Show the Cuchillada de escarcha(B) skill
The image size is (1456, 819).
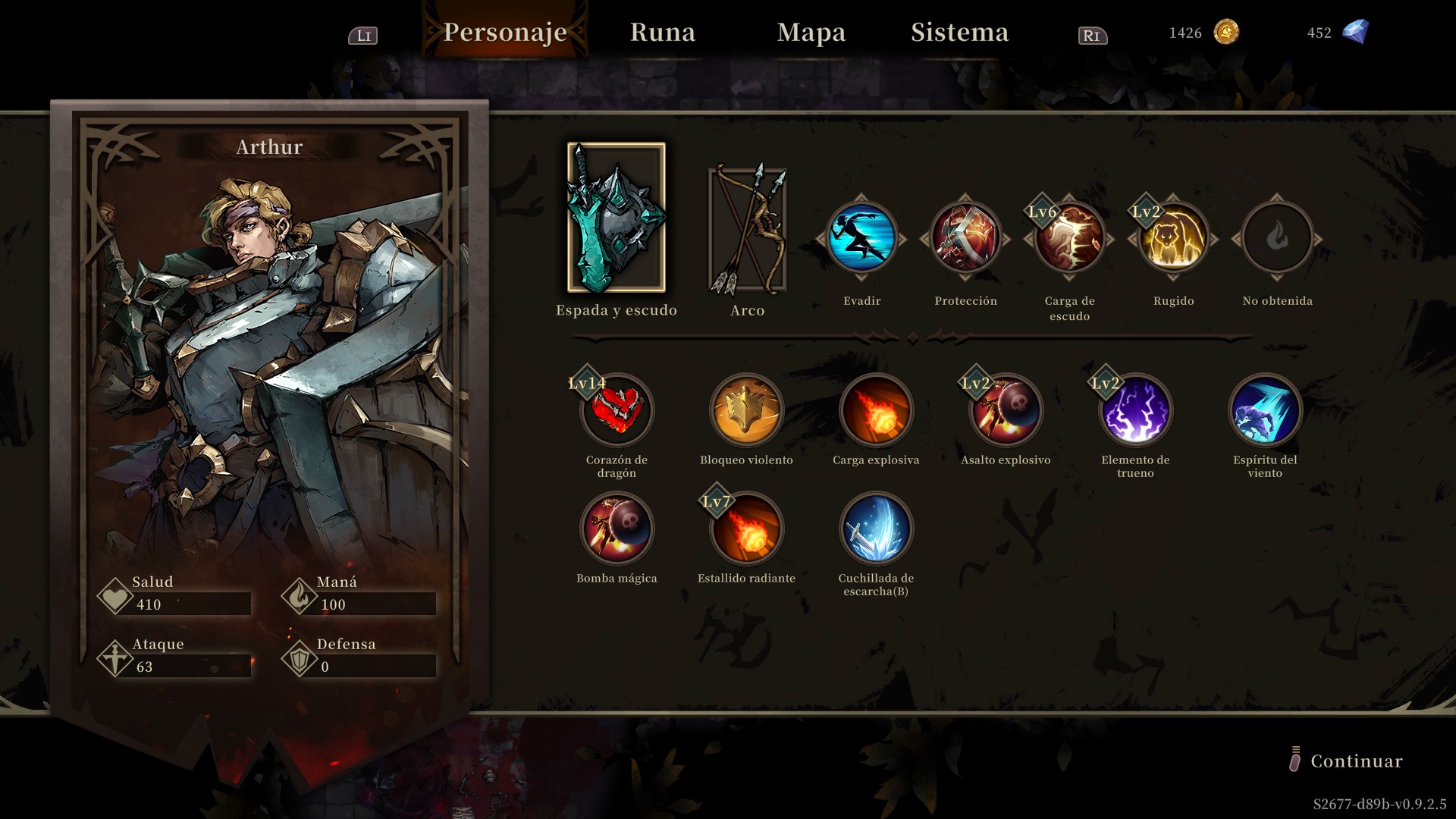[876, 529]
